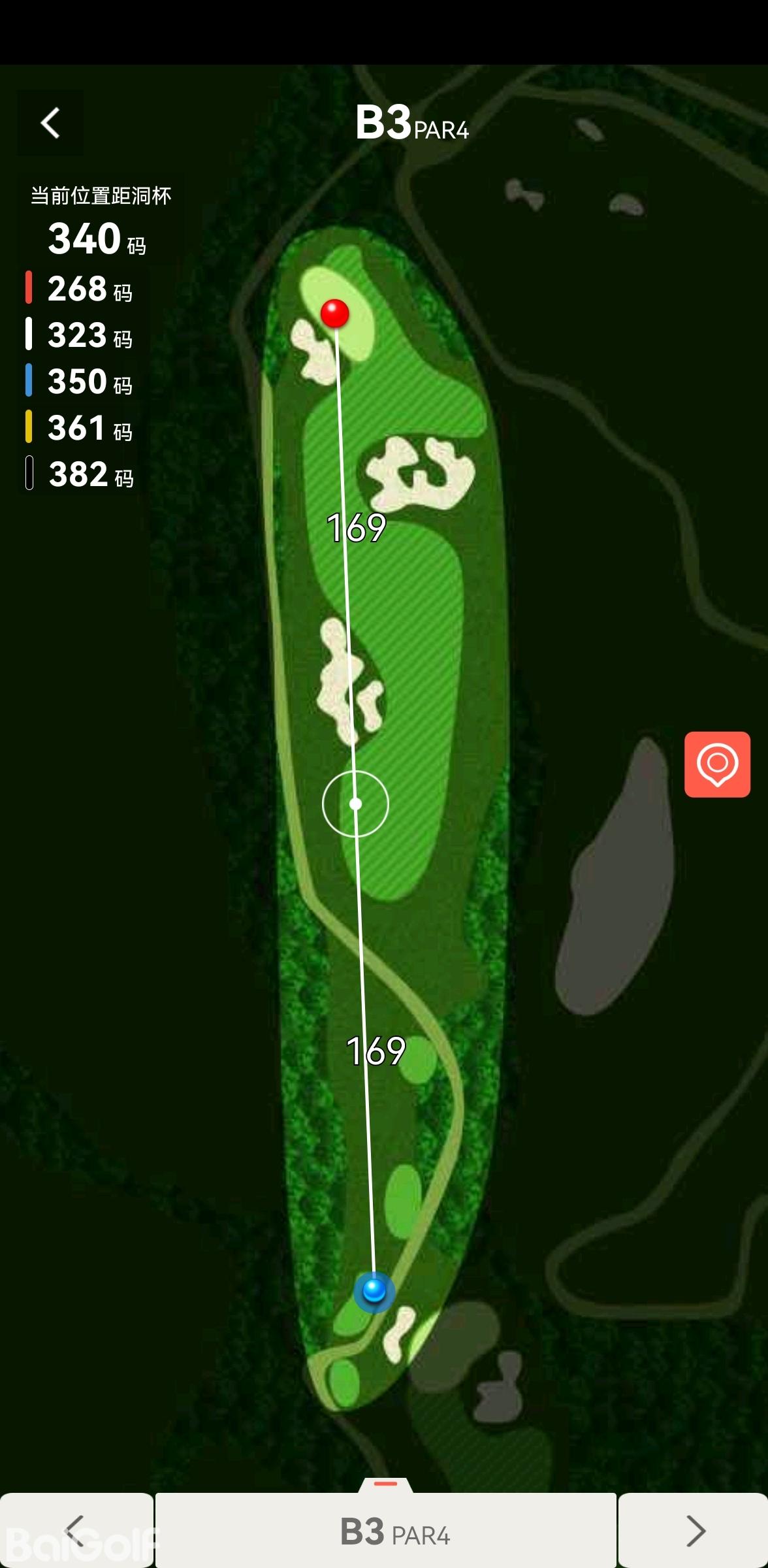Expand the bottom panel pull-up handle
Viewport: 768px width, 1568px height.
(385, 1484)
